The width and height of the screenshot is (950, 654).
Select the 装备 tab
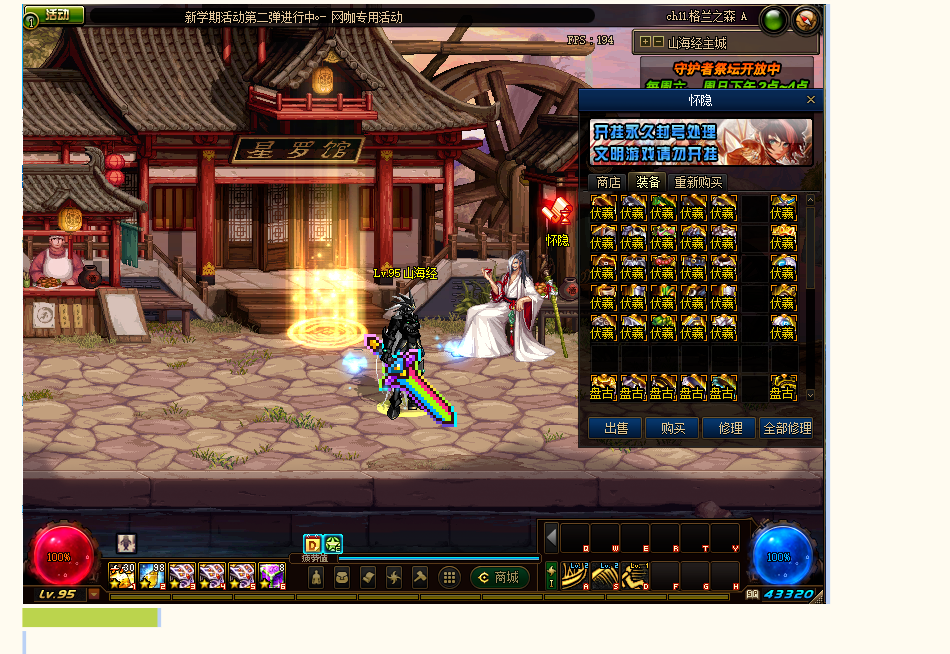[x=648, y=182]
